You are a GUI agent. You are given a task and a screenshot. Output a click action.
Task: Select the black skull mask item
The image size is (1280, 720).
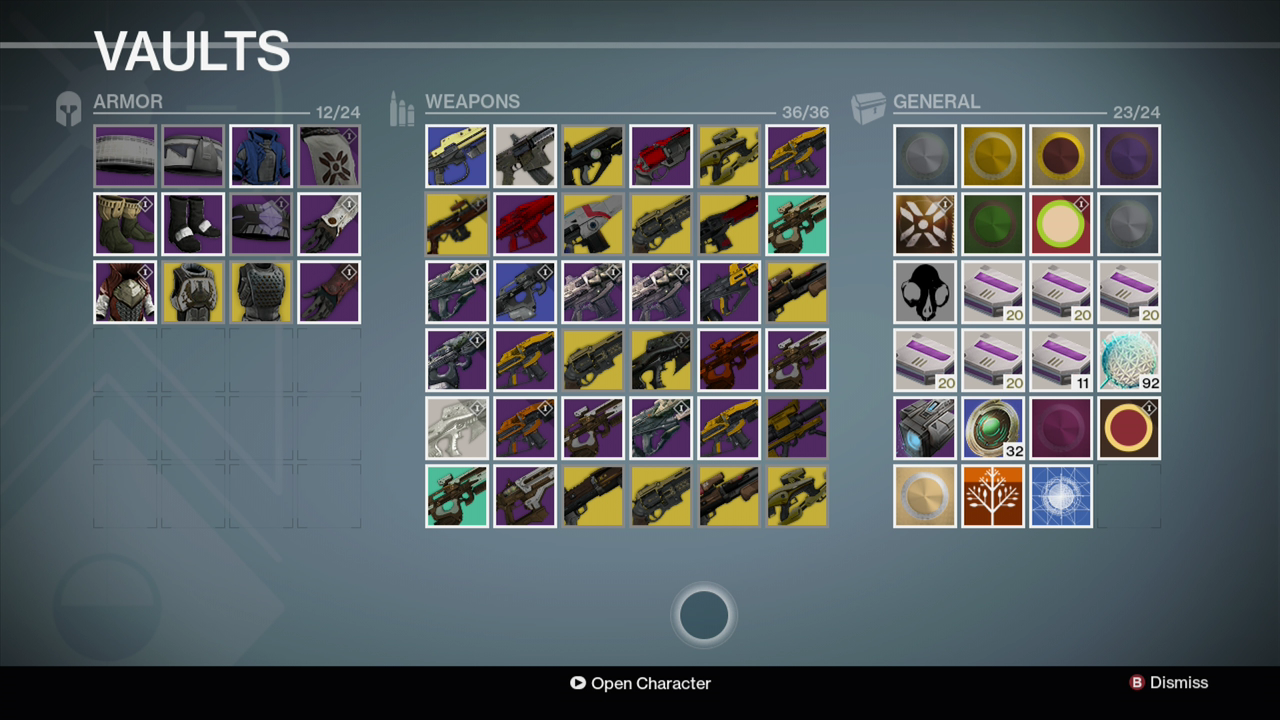click(925, 292)
